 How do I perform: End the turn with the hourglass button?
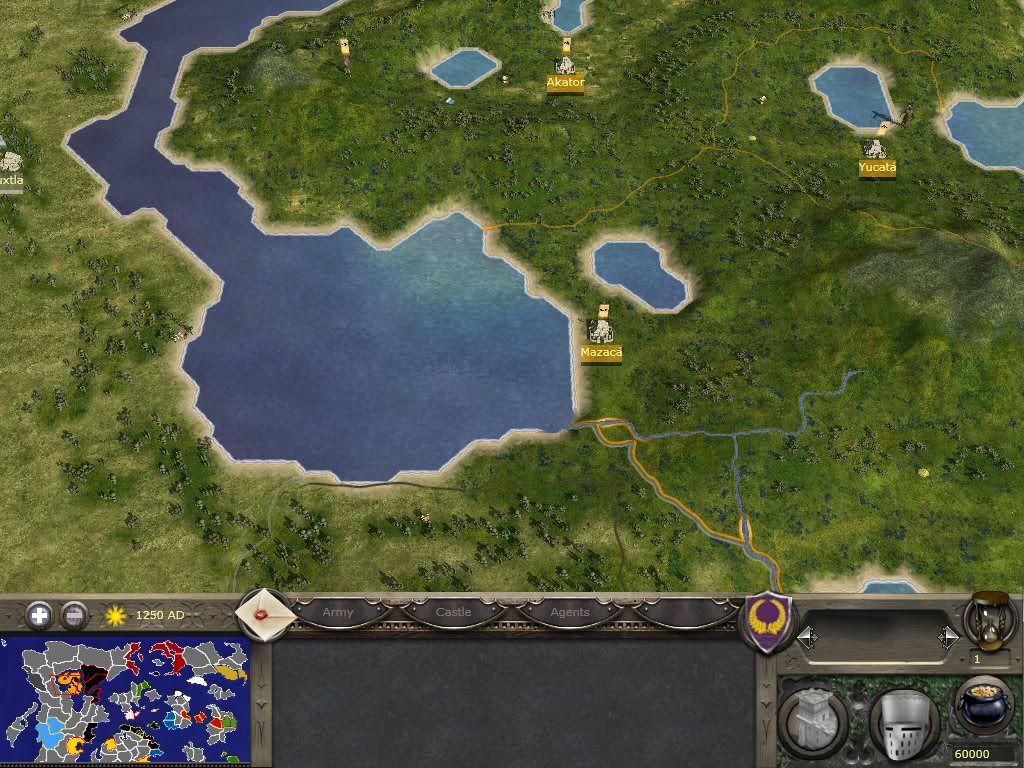(x=988, y=620)
